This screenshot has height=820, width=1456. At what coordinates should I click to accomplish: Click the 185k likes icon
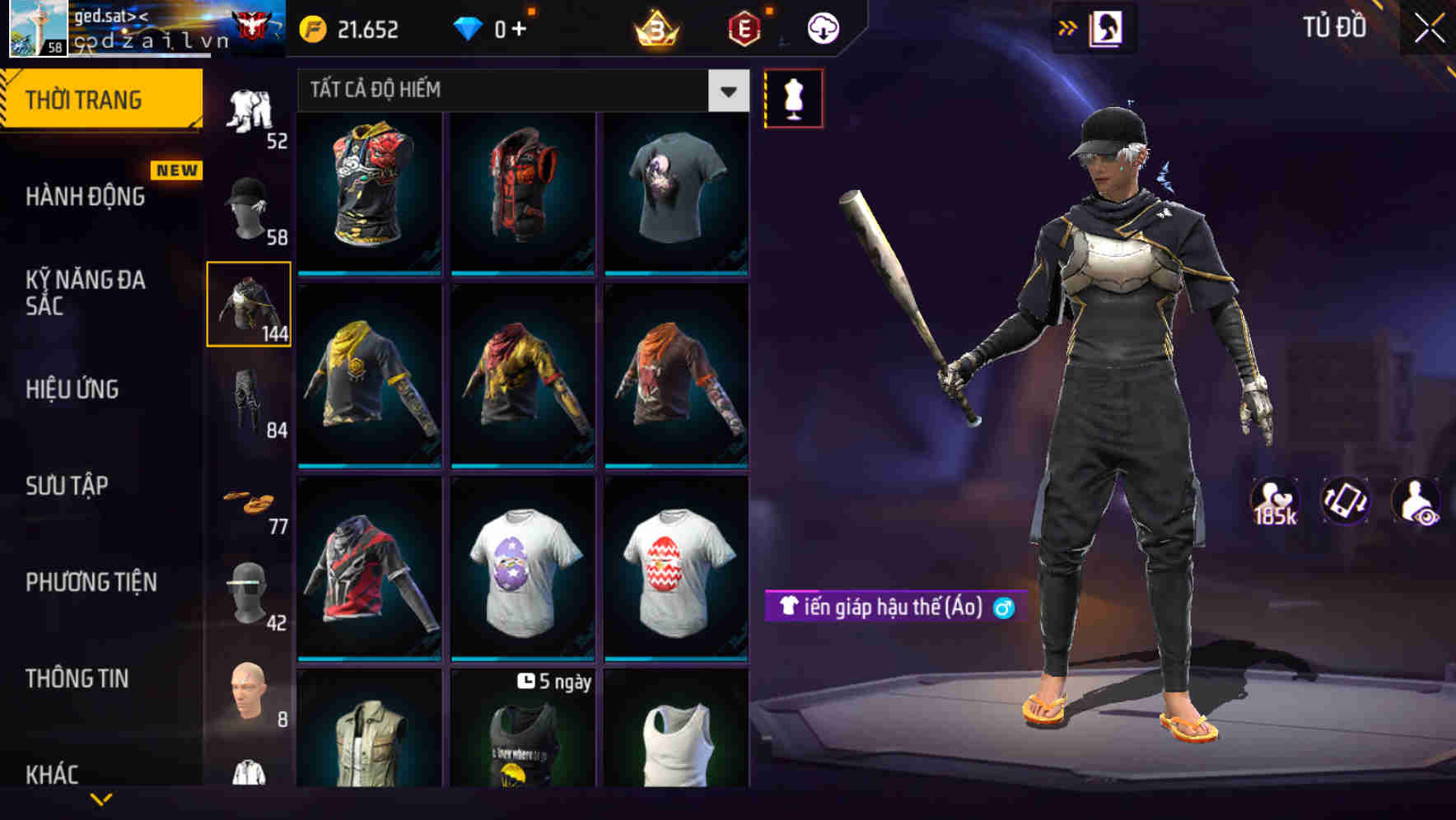point(1275,500)
